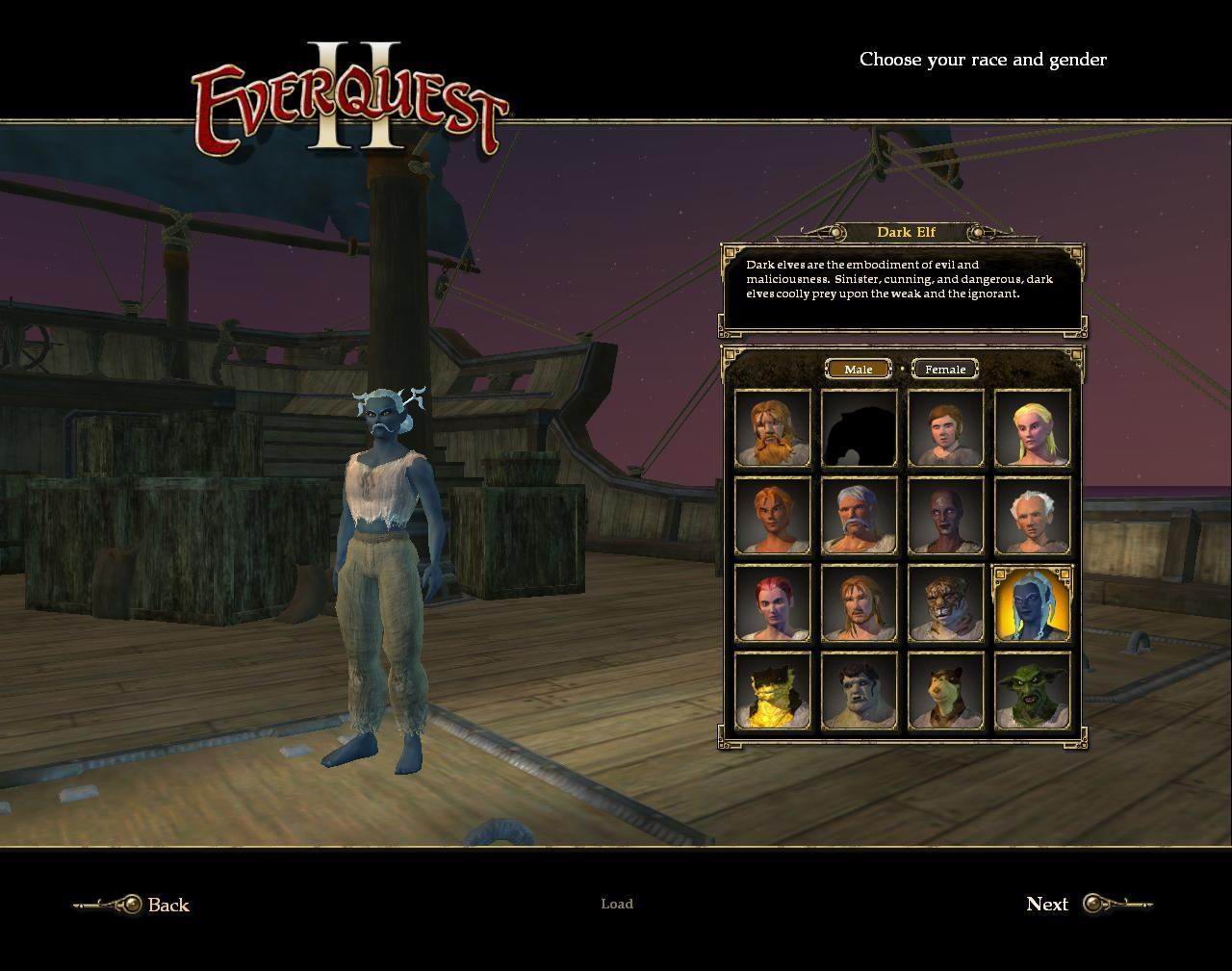Select the brown-haired halfling portrait
This screenshot has width=1232, height=971.
[x=946, y=429]
